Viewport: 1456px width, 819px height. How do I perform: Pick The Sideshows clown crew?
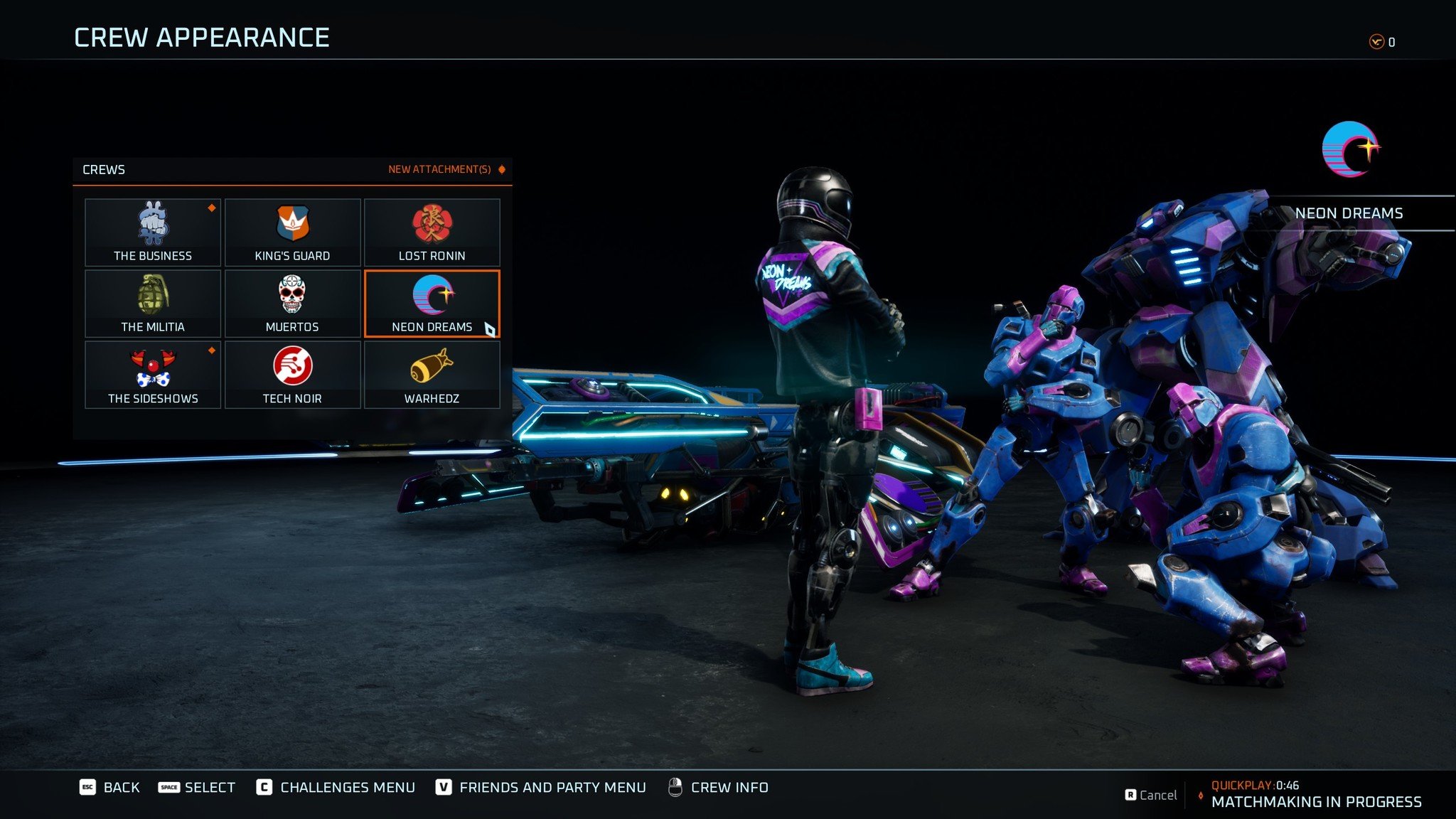coord(153,375)
